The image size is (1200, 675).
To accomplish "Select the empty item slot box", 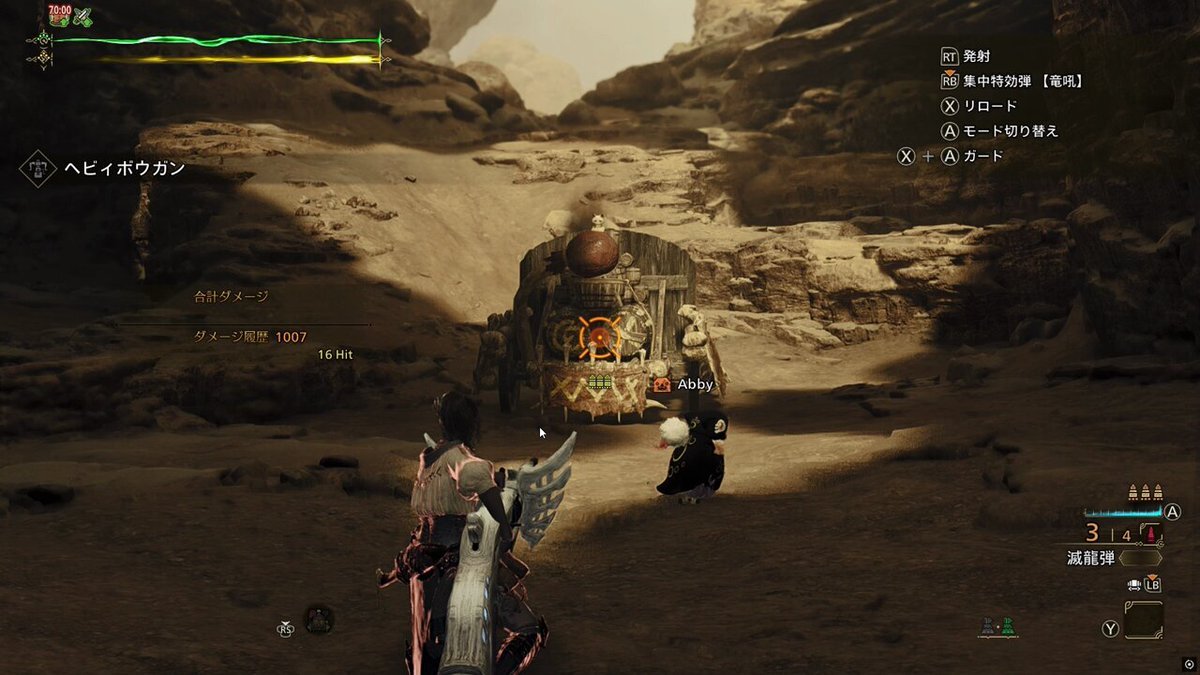I will [1143, 620].
